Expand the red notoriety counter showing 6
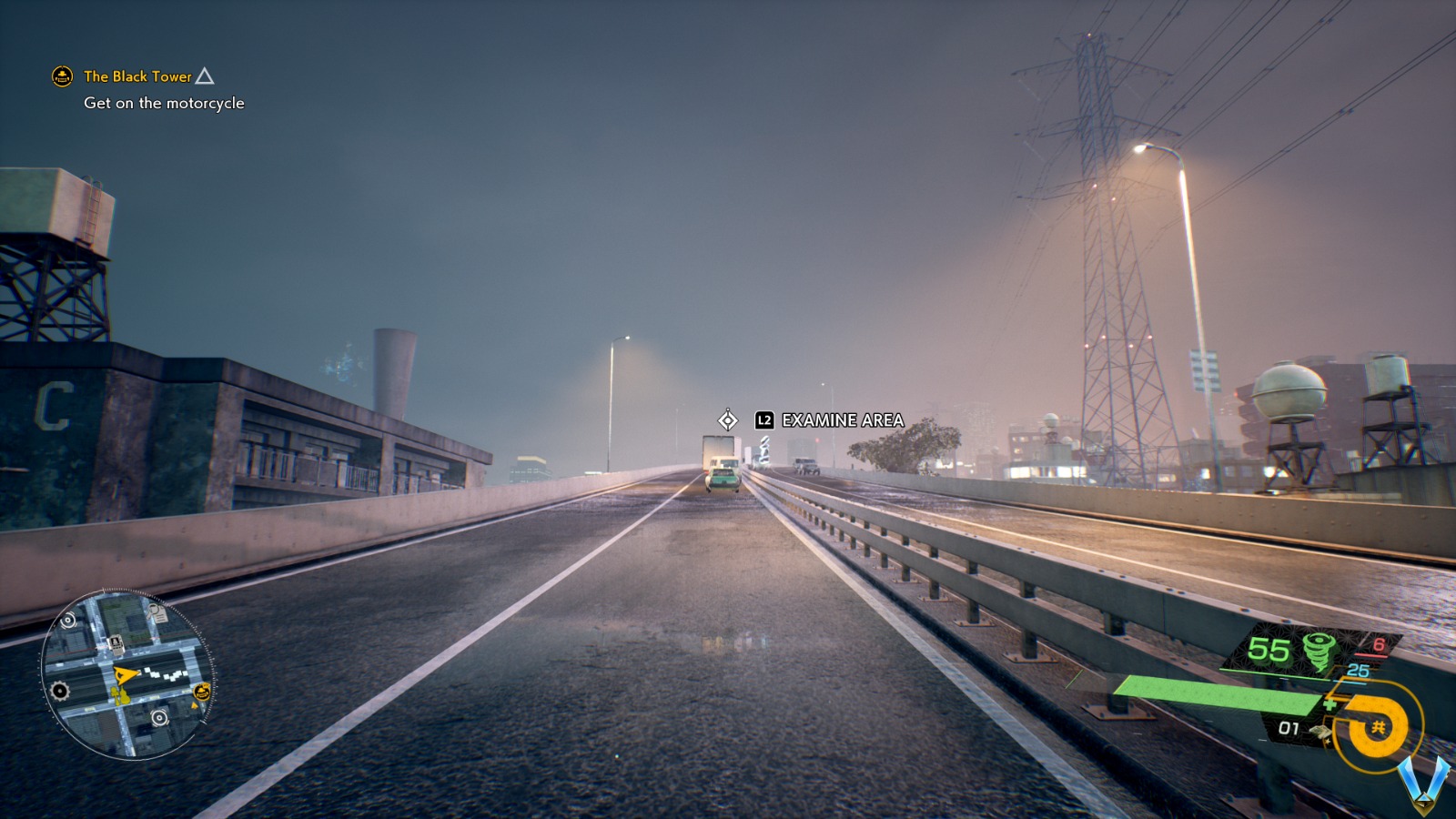 (x=1378, y=643)
